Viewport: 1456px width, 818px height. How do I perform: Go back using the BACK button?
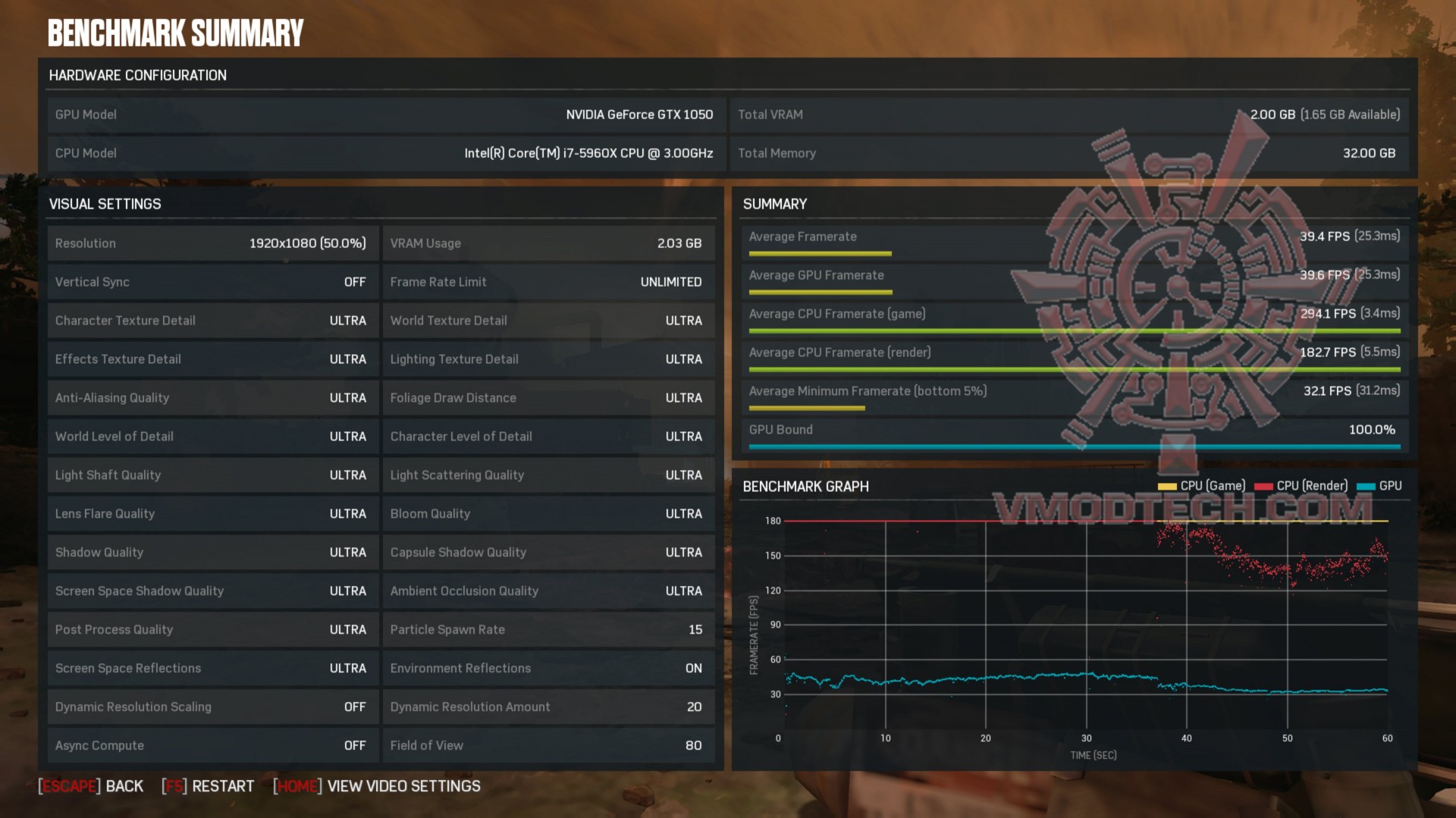pyautogui.click(x=91, y=786)
